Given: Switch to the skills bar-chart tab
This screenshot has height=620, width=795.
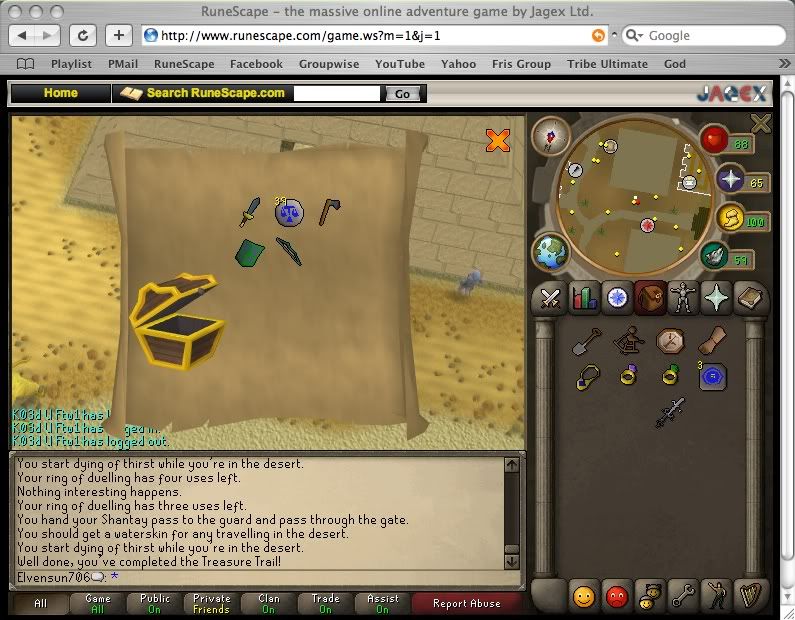Looking at the screenshot, I should [583, 298].
